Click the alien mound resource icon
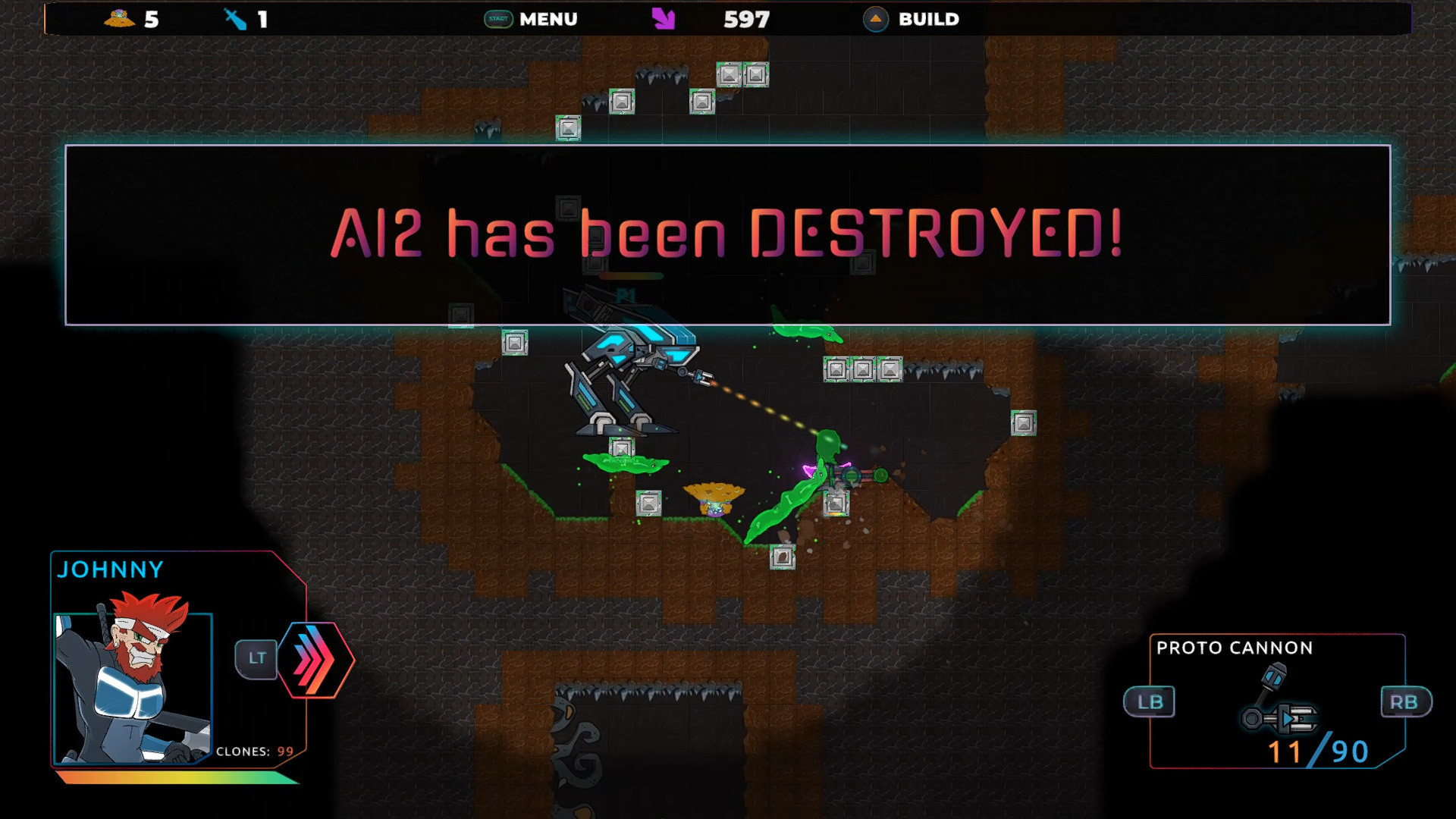The width and height of the screenshot is (1456, 819). [x=120, y=19]
